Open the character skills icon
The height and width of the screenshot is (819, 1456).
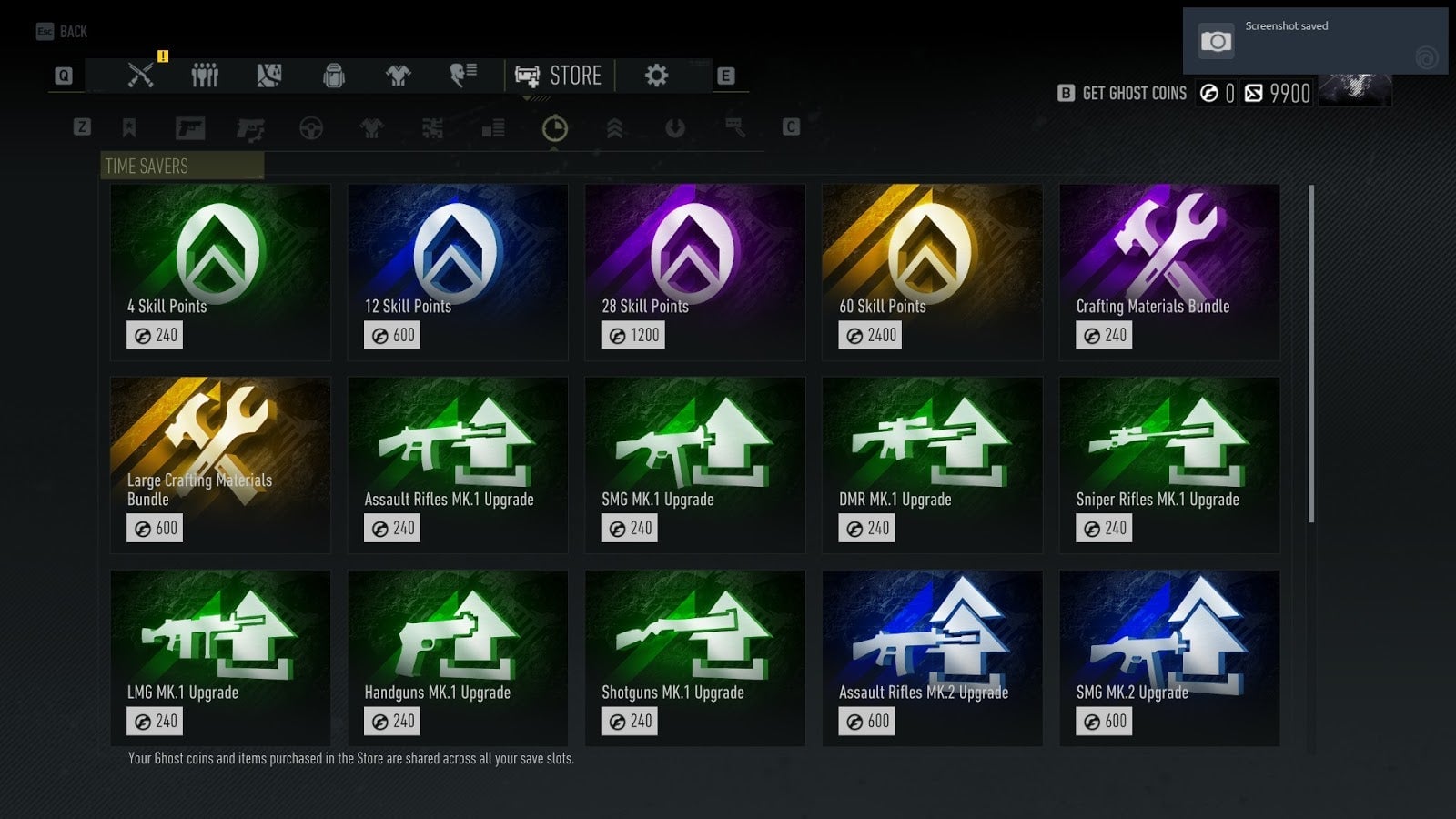pyautogui.click(x=460, y=76)
